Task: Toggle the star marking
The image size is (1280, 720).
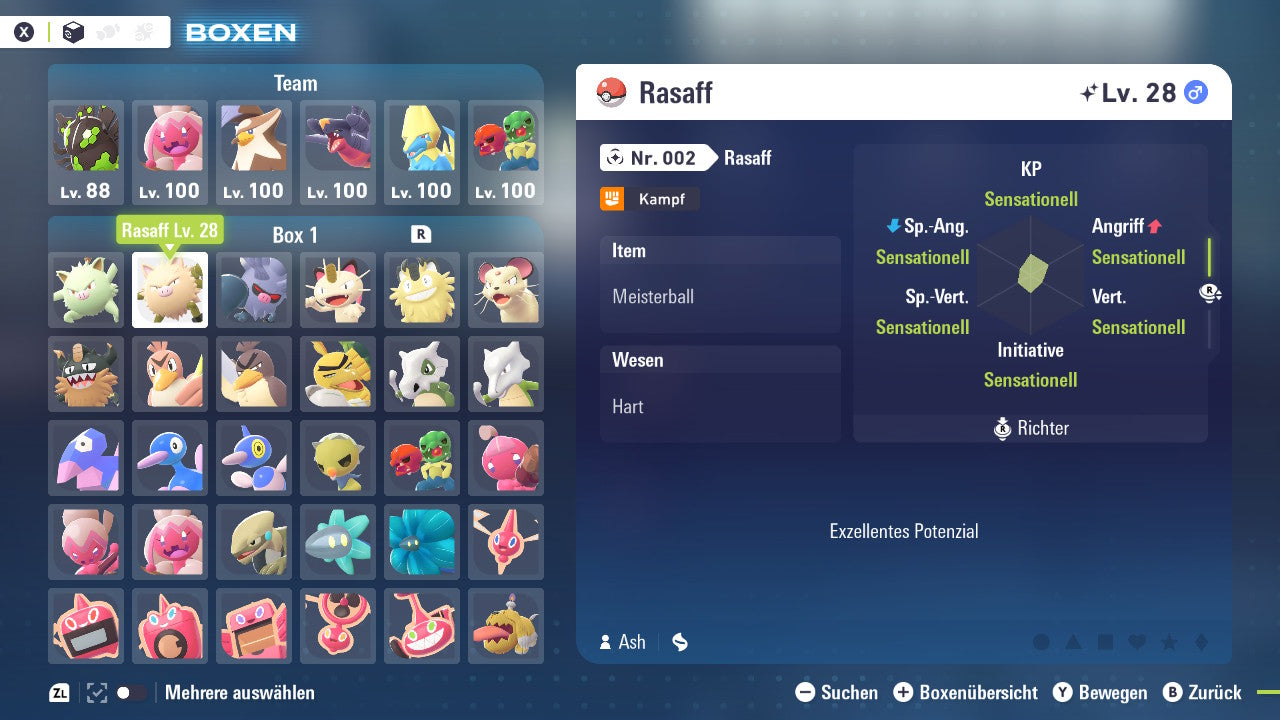Action: pos(1169,642)
